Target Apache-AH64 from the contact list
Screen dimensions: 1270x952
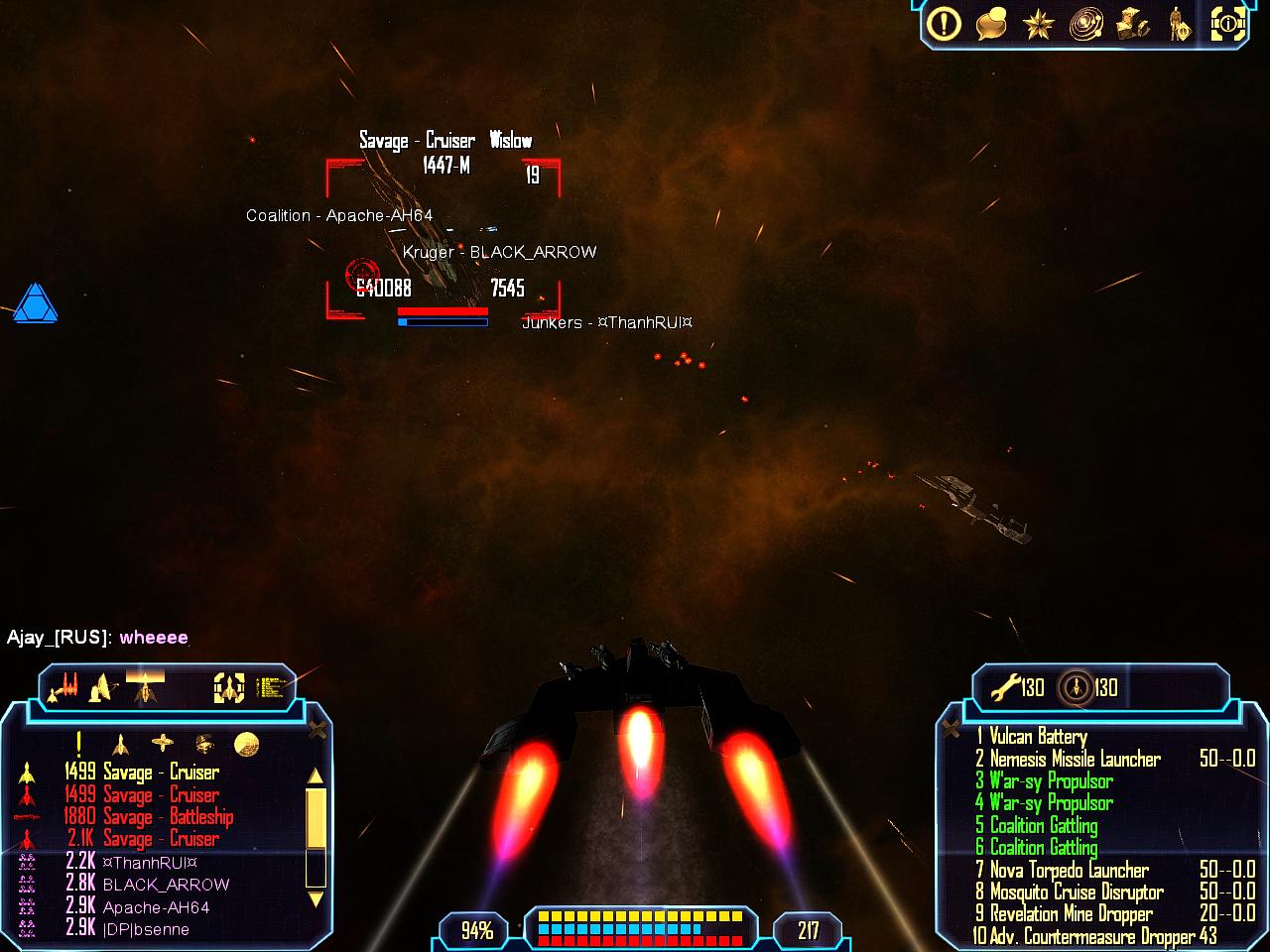click(156, 906)
